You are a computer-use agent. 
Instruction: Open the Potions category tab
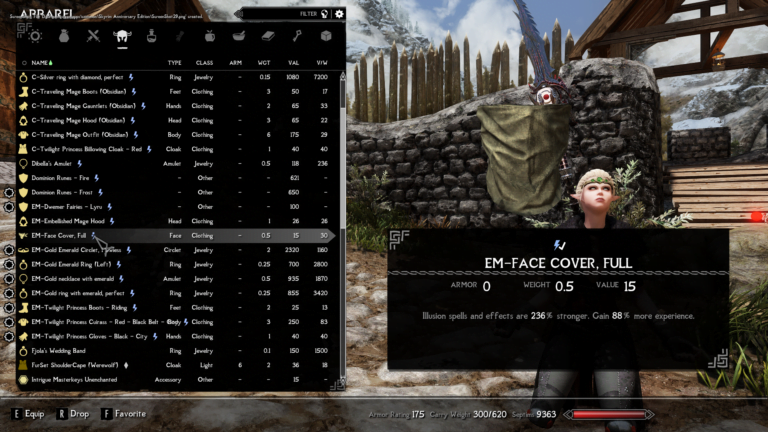[x=152, y=36]
